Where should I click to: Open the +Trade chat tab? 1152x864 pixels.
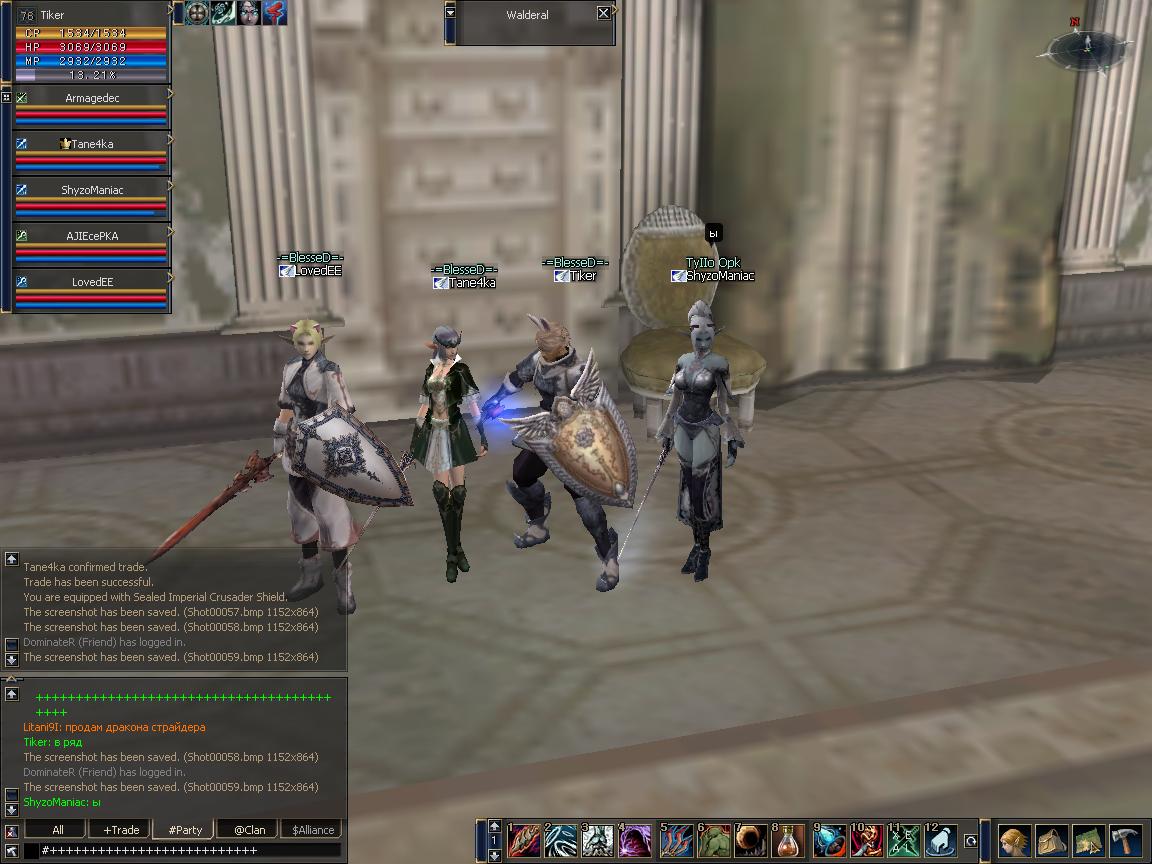click(x=120, y=830)
